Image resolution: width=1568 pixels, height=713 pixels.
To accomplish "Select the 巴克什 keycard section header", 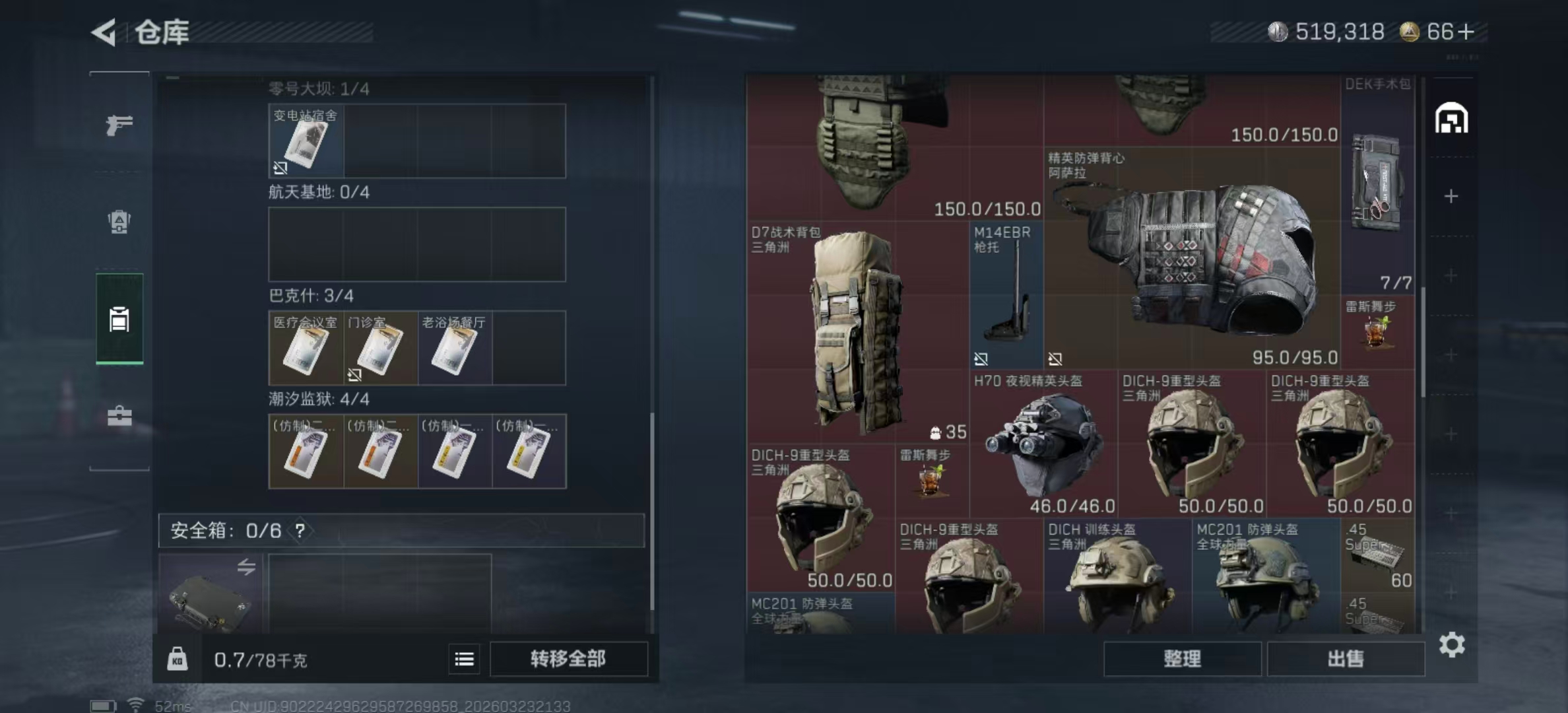I will pyautogui.click(x=310, y=296).
